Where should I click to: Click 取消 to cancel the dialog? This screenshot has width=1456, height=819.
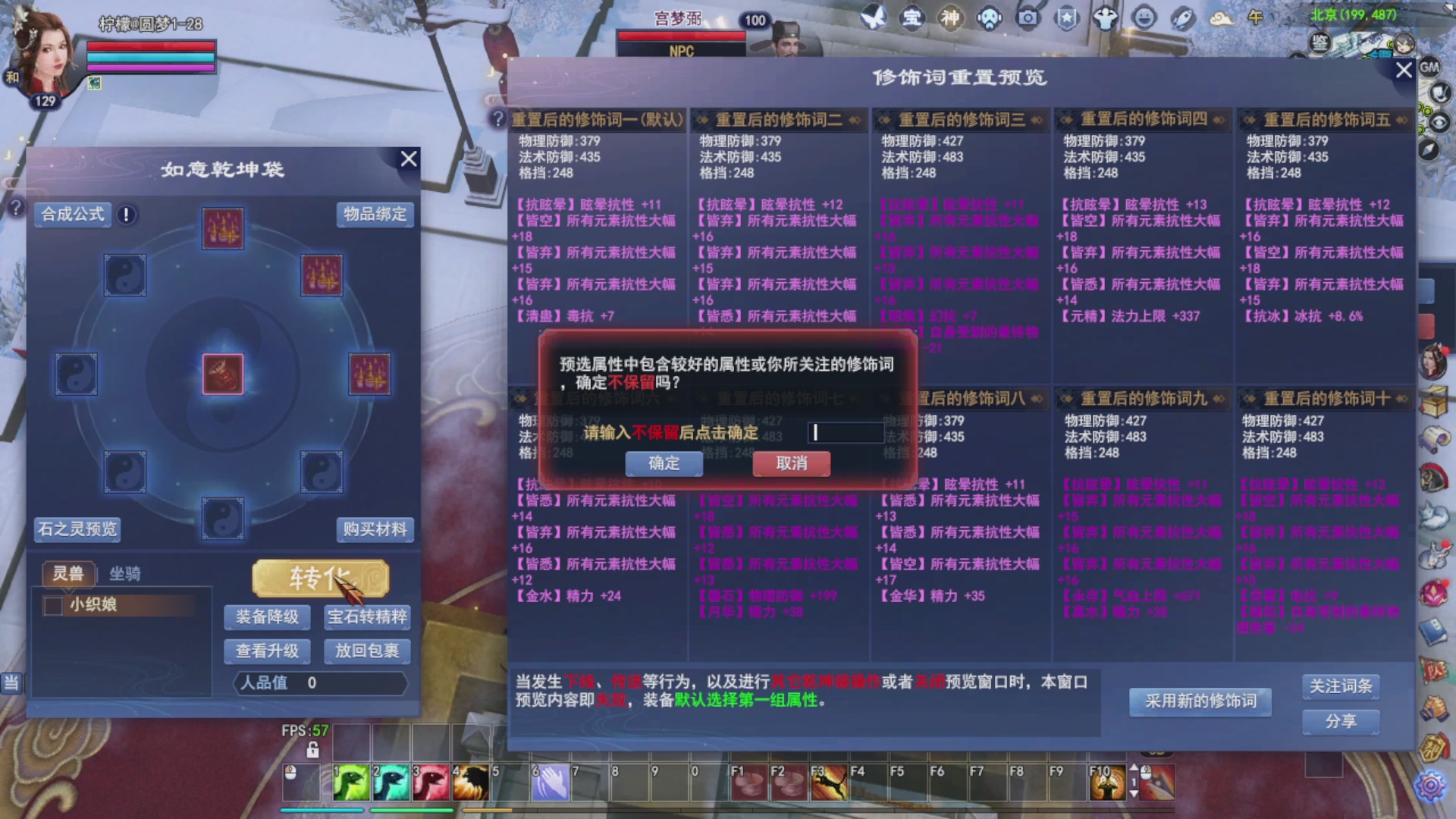click(790, 463)
